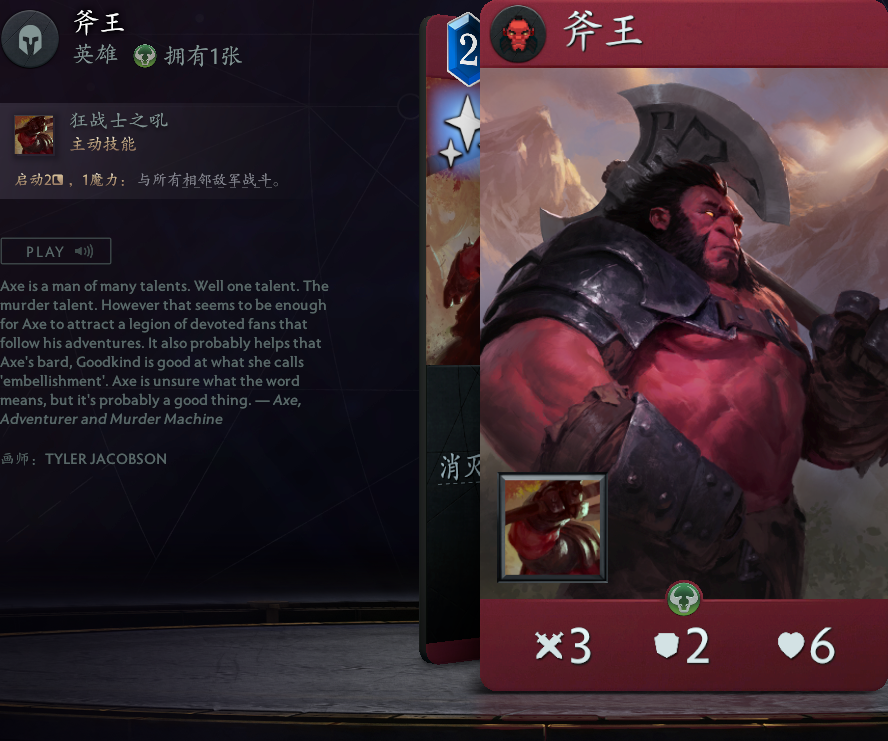Viewport: 888px width, 741px height.
Task: Click the helmet hero-type icon
Action: coord(30,39)
